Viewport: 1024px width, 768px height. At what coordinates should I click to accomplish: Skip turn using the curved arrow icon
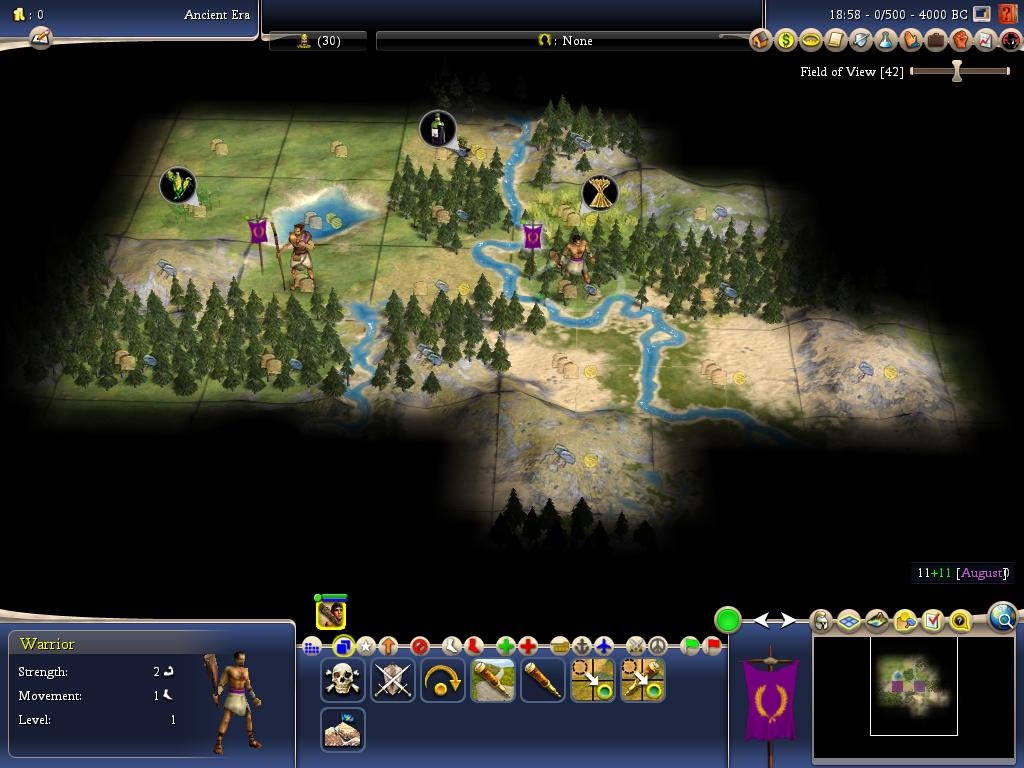(x=442, y=681)
